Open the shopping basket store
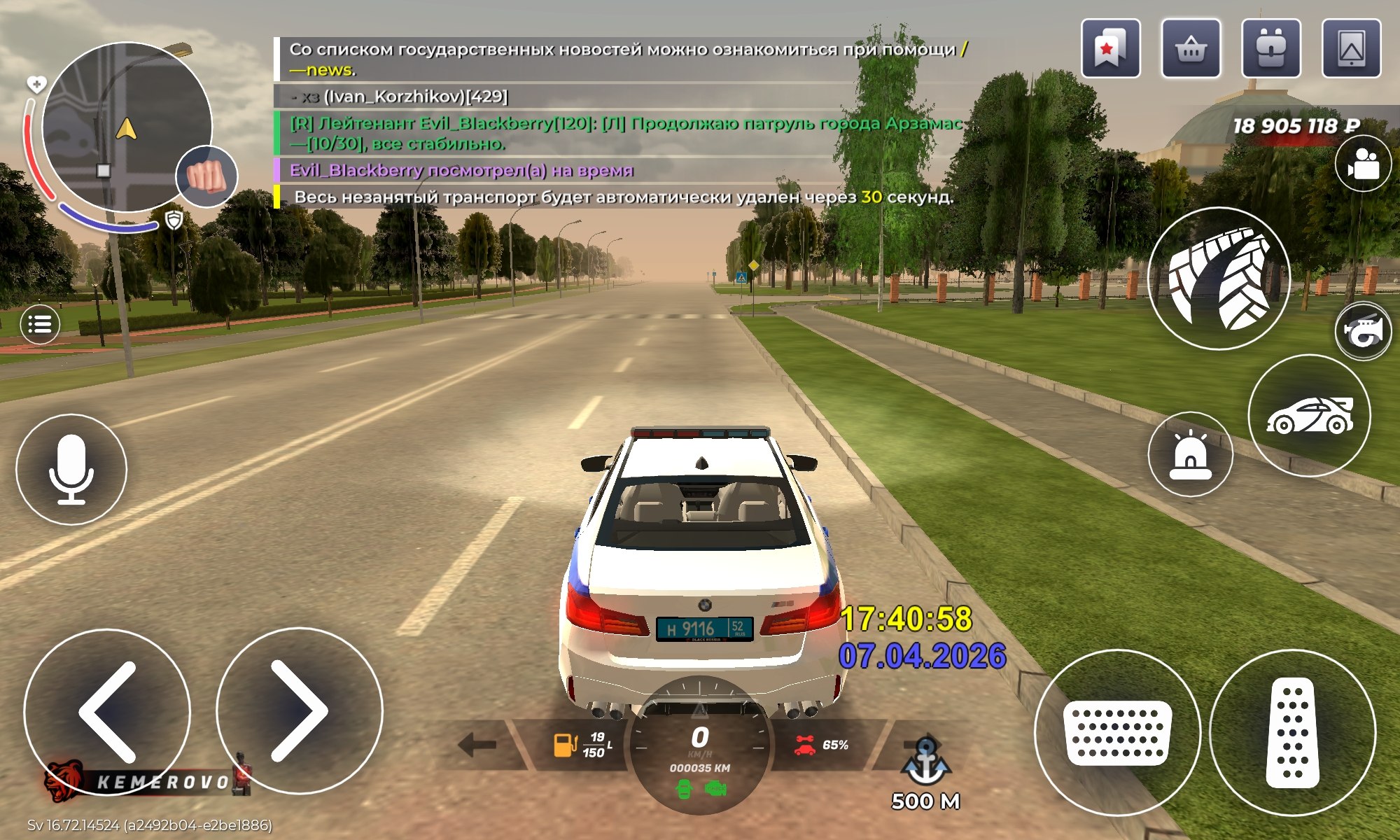 click(x=1191, y=48)
